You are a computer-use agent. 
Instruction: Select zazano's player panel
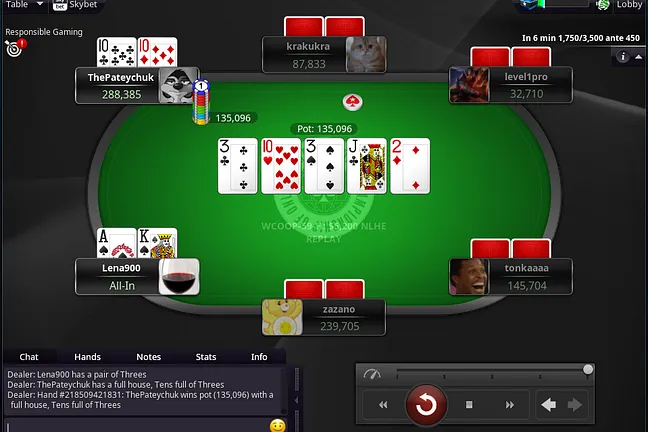tap(323, 317)
